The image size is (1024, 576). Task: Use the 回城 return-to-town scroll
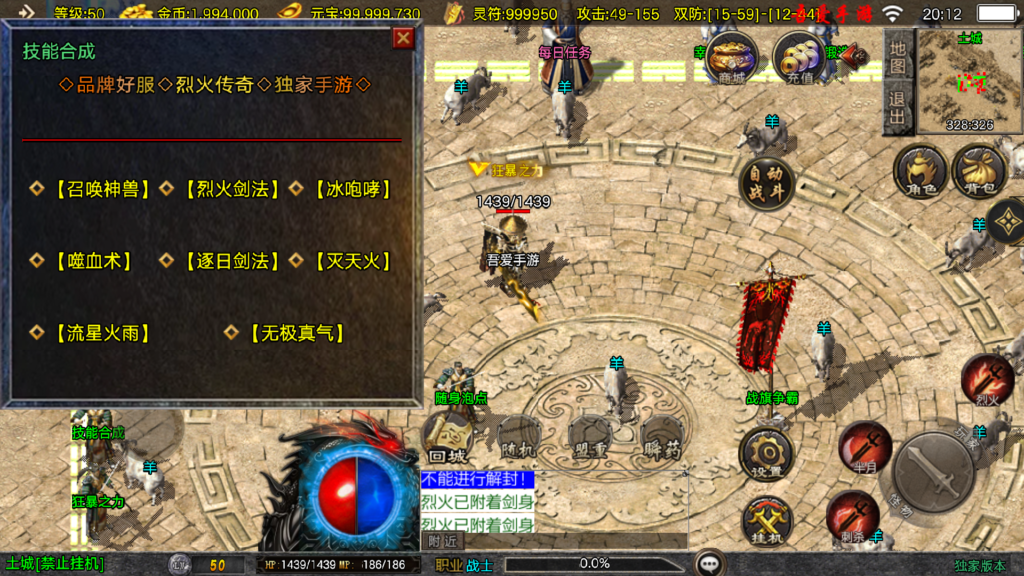point(450,435)
